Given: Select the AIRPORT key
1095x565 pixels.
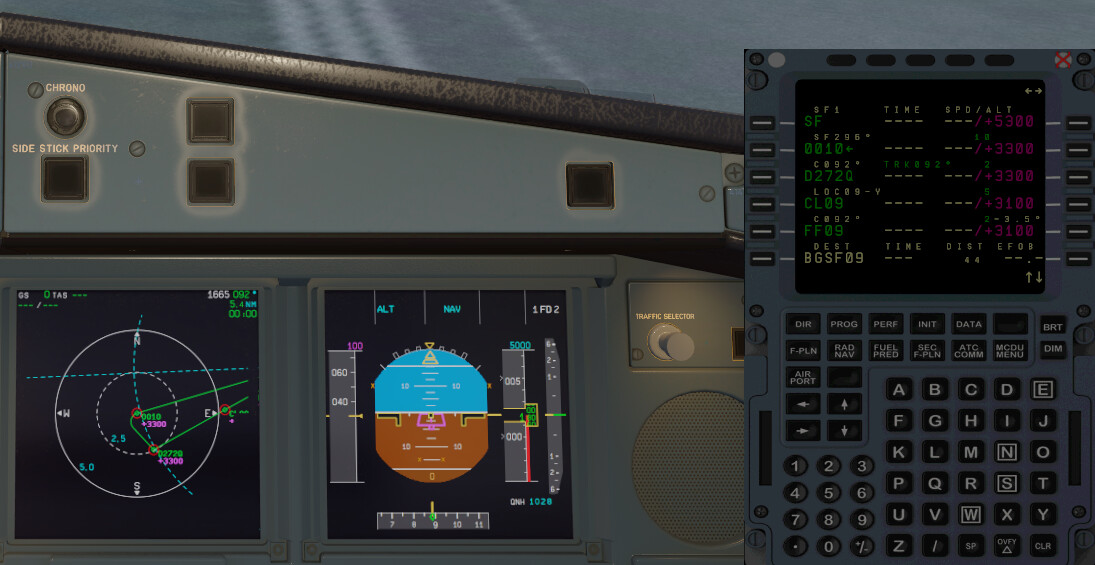Looking at the screenshot, I should tap(803, 378).
